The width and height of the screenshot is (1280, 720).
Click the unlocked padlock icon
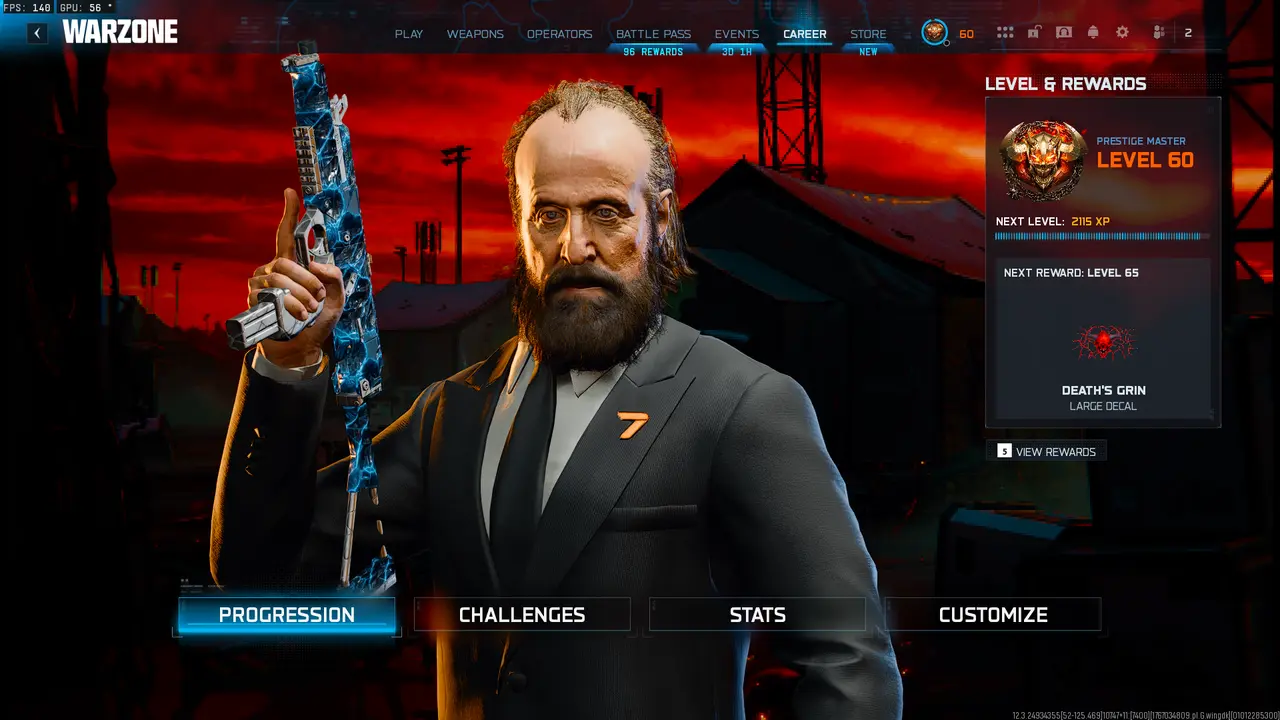[1034, 32]
